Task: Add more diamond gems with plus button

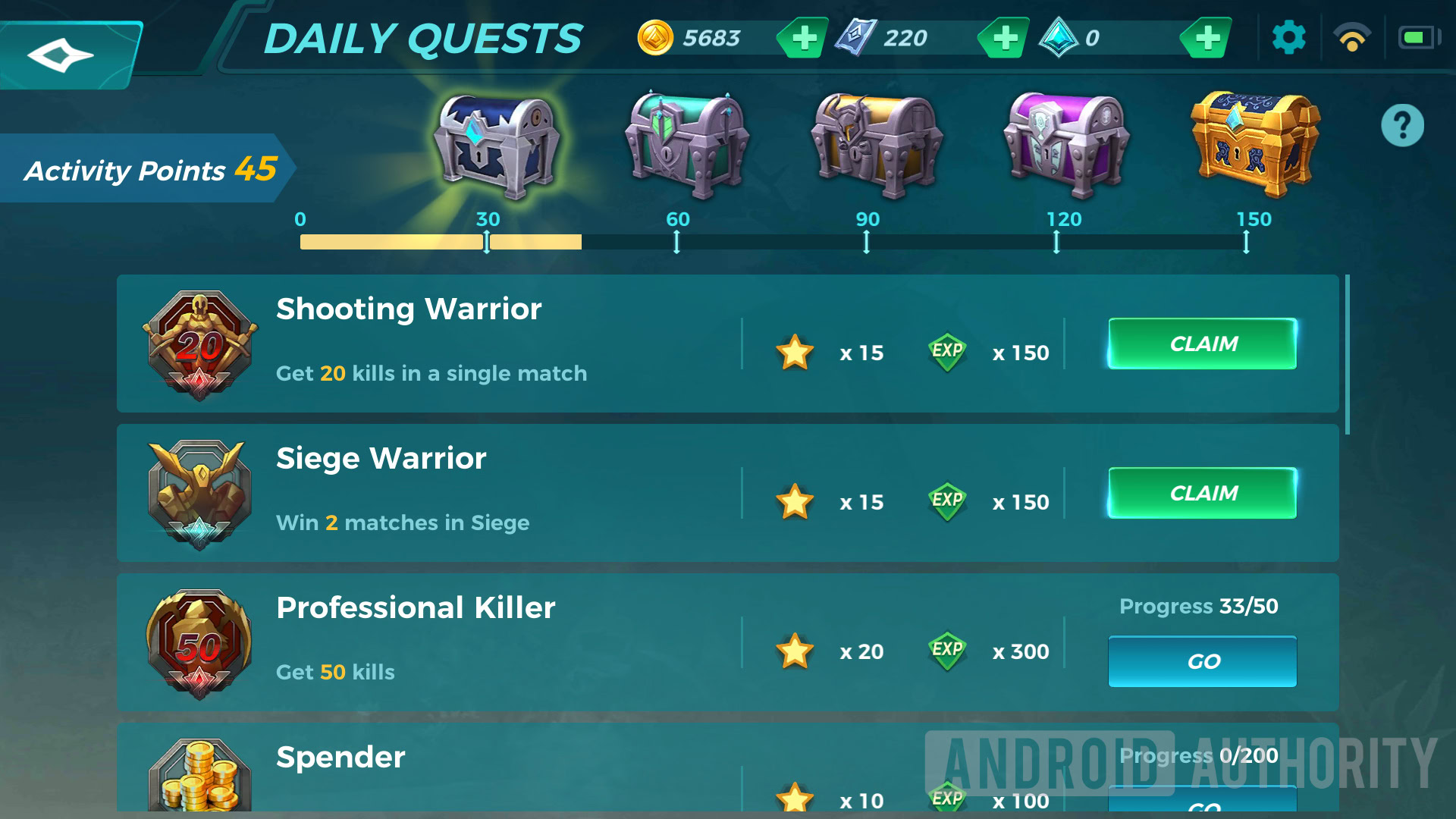Action: [1207, 38]
